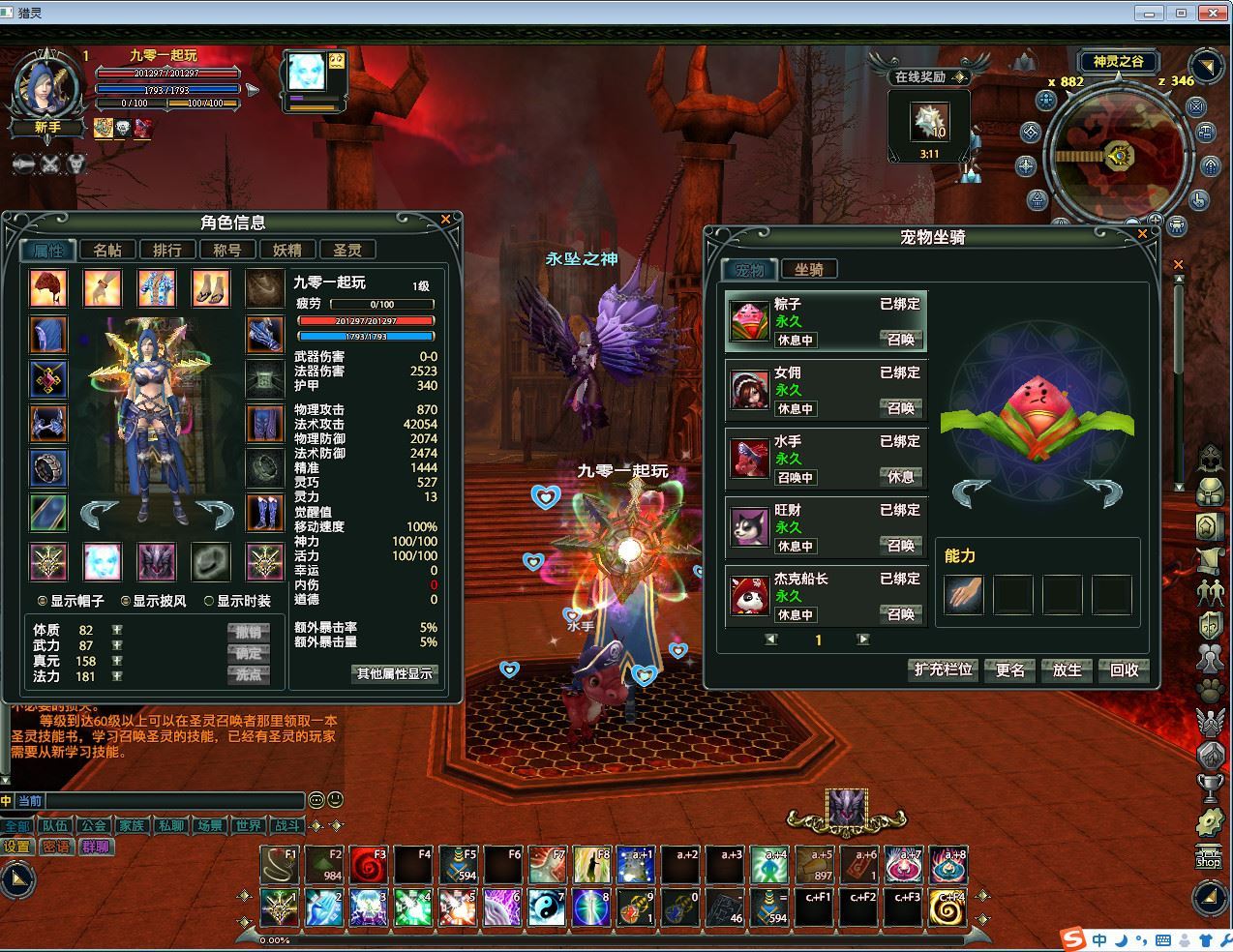Toggle the 显示帽子 option
The height and width of the screenshot is (952, 1233).
click(x=43, y=601)
